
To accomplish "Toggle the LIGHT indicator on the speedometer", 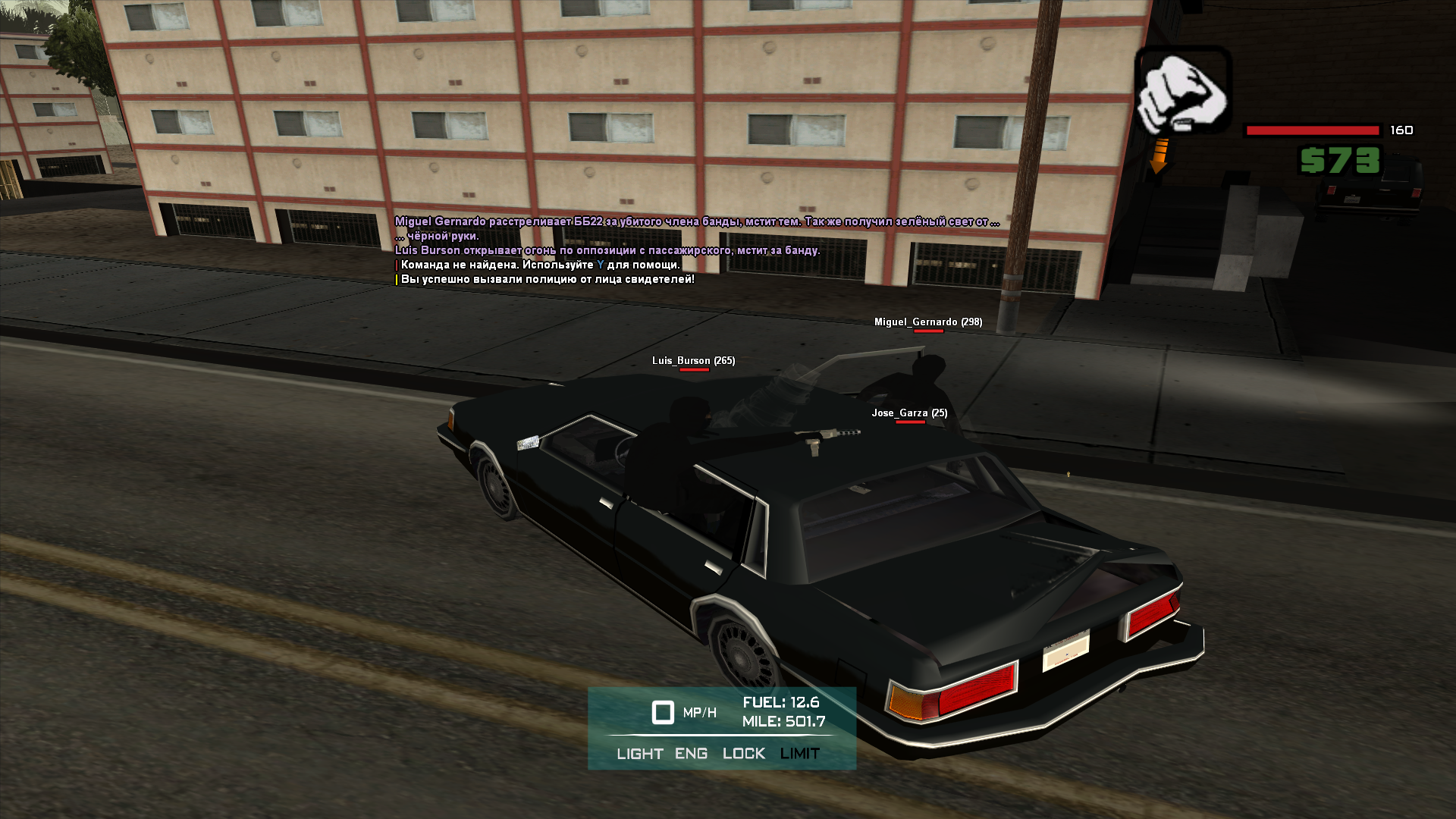I will point(639,754).
